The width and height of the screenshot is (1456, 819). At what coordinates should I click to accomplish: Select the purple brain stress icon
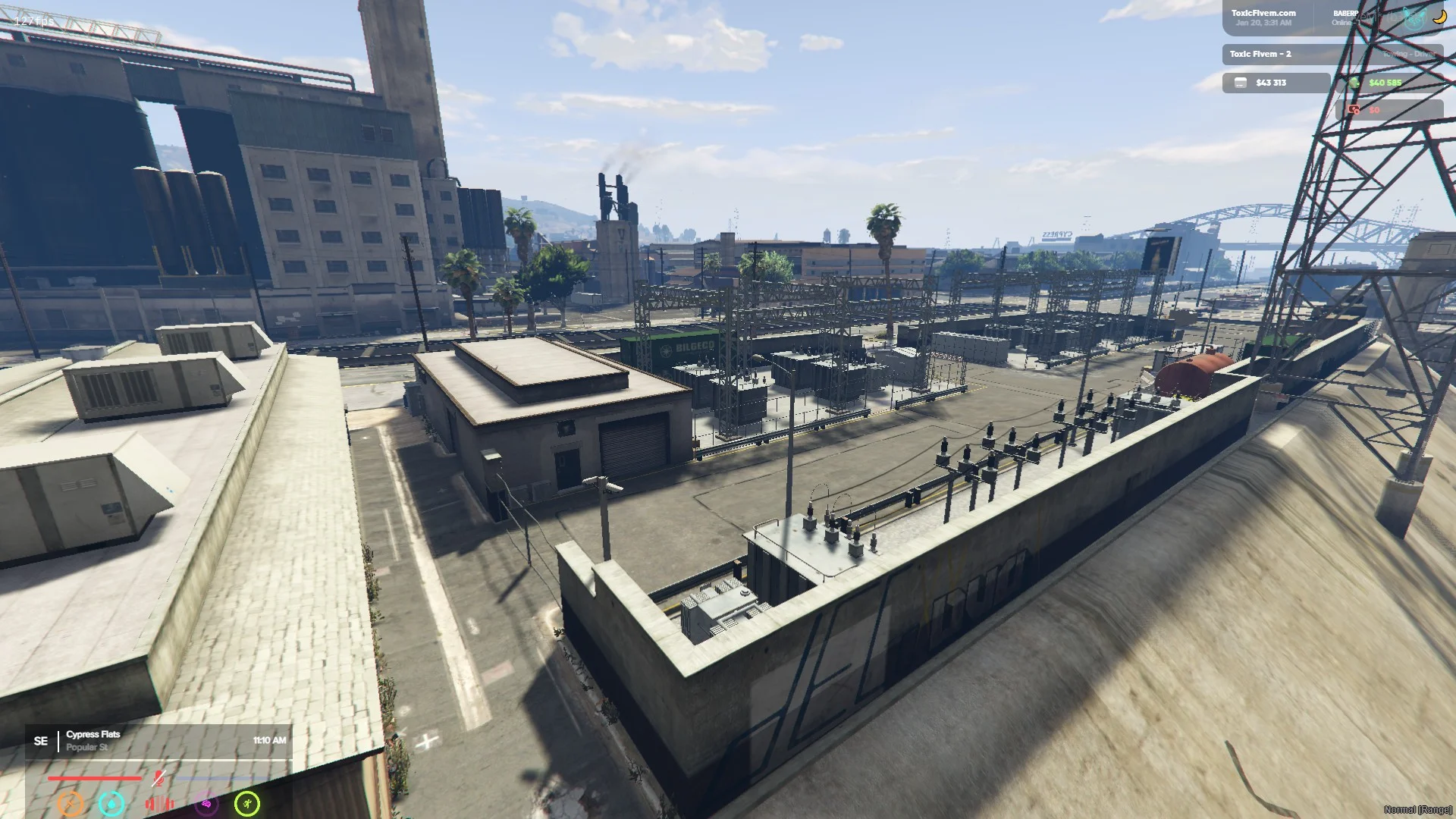click(x=206, y=804)
